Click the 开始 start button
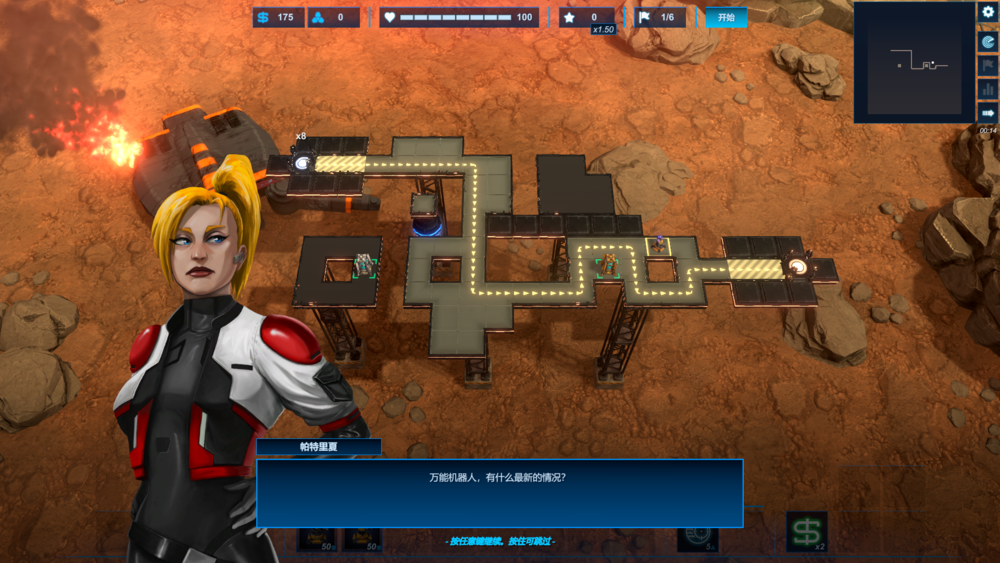Screen dimensions: 1000x563 point(726,17)
